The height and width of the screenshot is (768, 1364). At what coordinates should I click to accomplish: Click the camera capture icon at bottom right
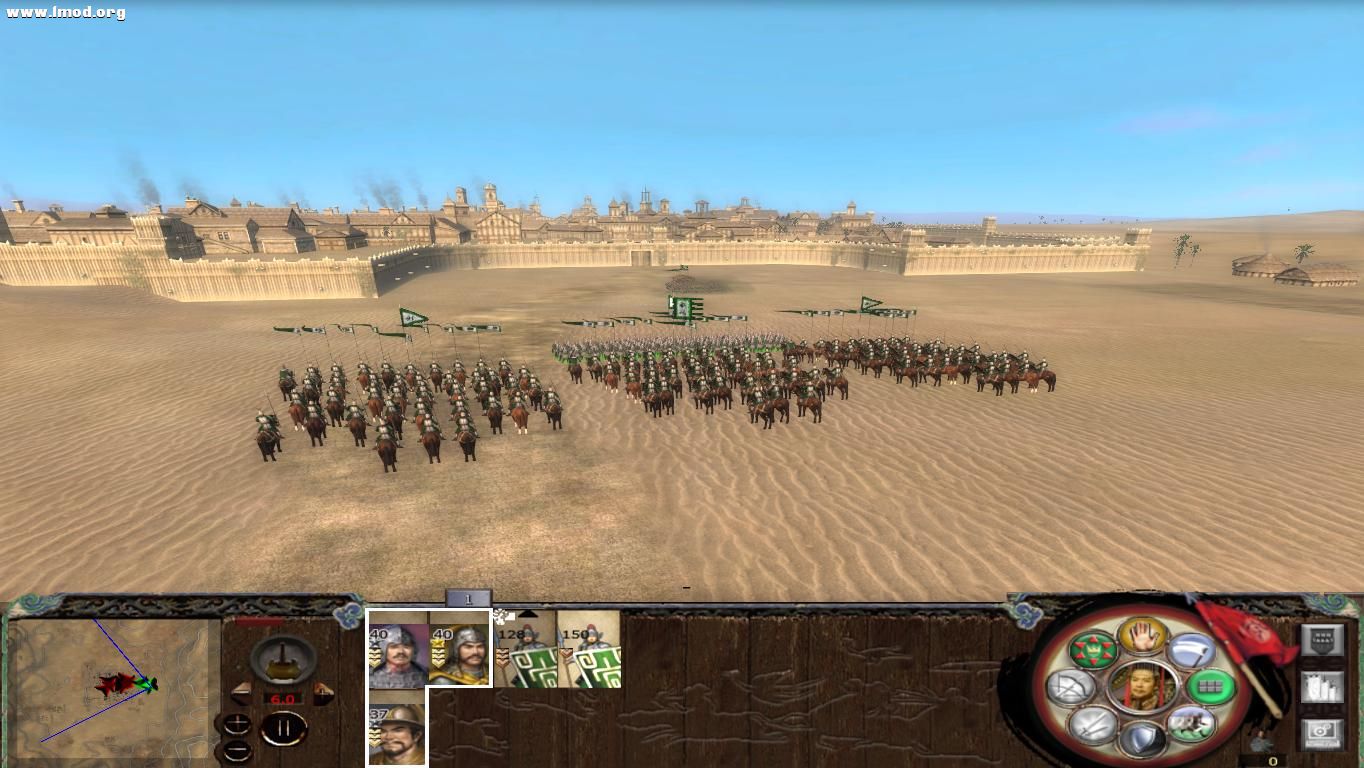coord(1322,730)
